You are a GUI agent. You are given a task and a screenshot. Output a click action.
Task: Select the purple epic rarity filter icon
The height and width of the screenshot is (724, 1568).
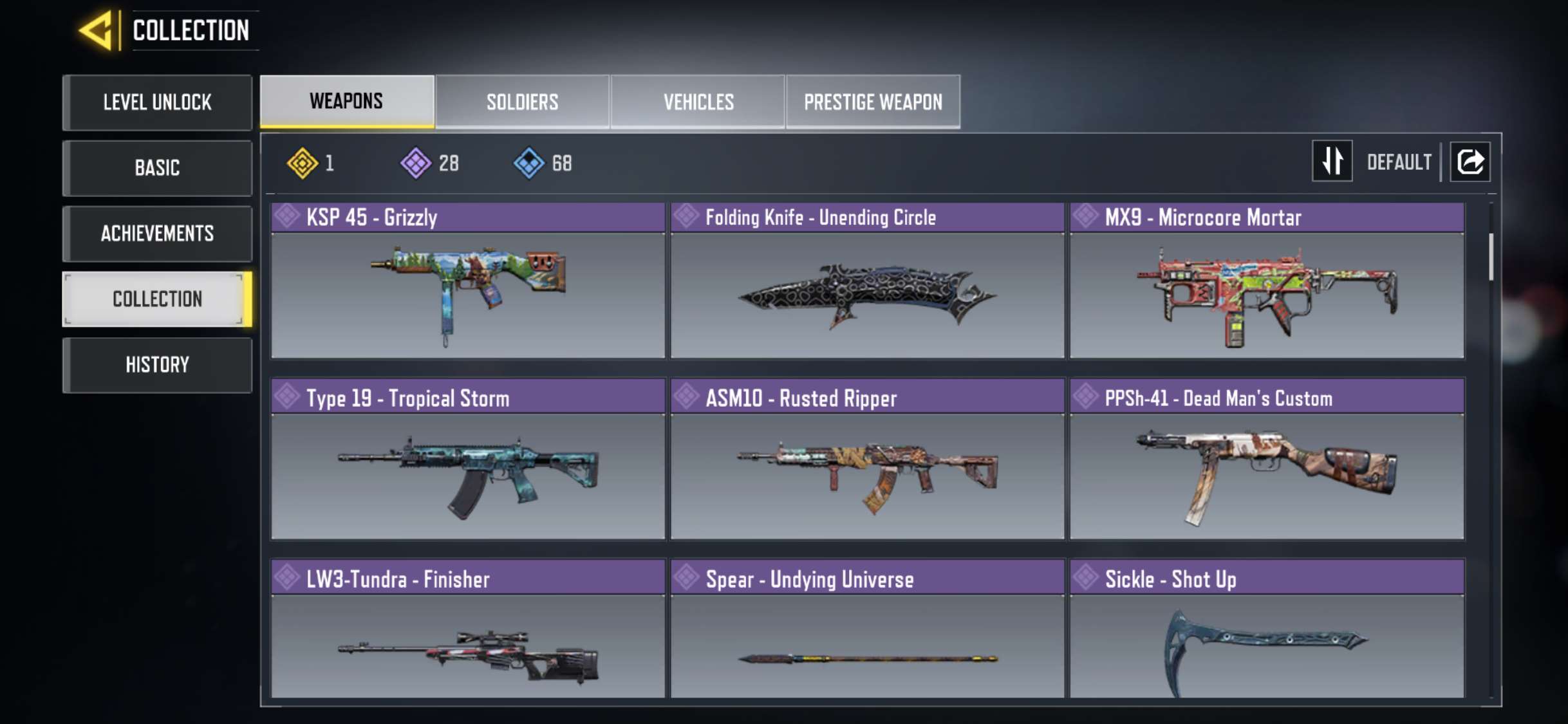tap(416, 163)
